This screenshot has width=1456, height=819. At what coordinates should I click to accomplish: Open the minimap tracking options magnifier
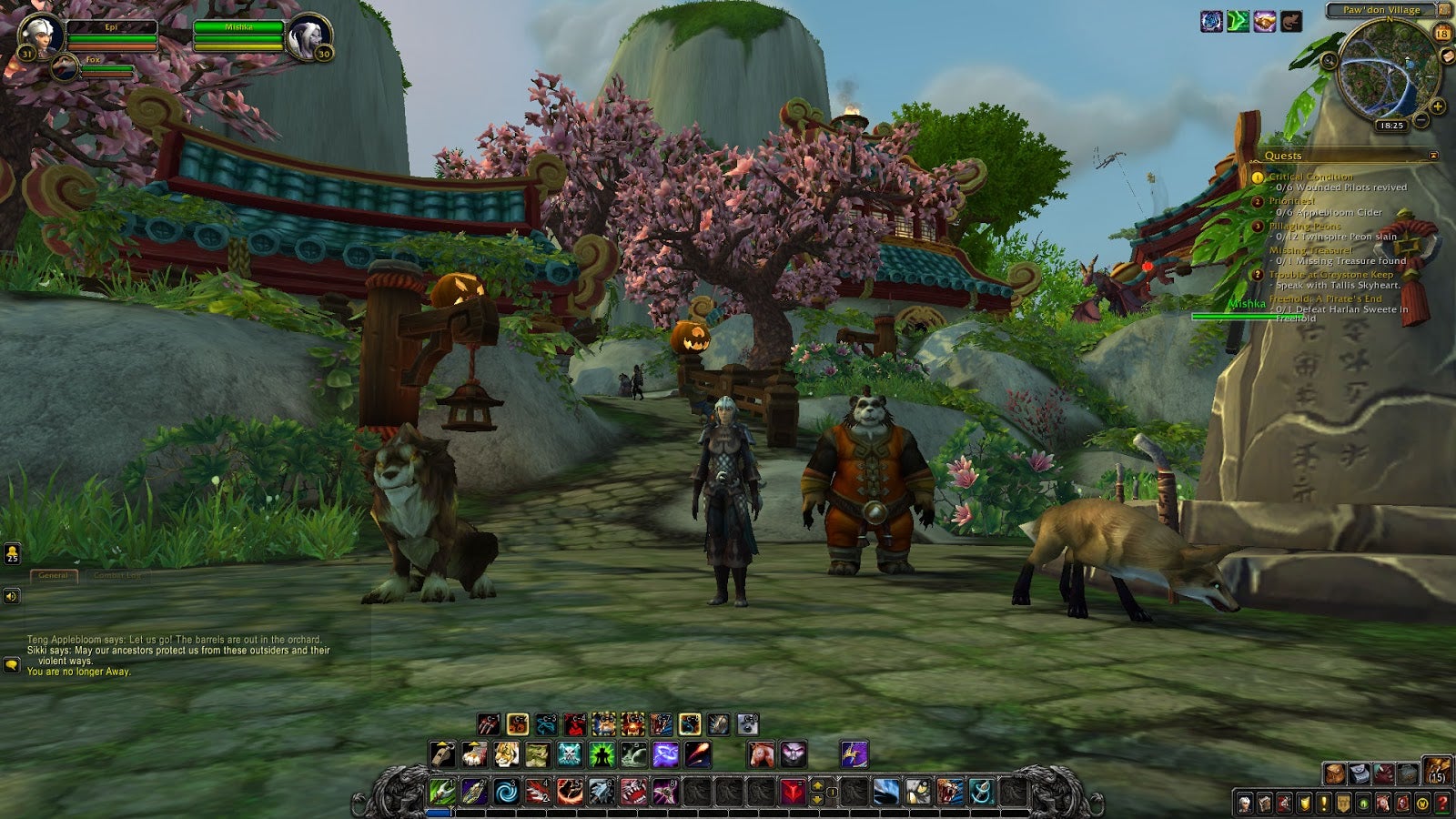[x=1329, y=60]
